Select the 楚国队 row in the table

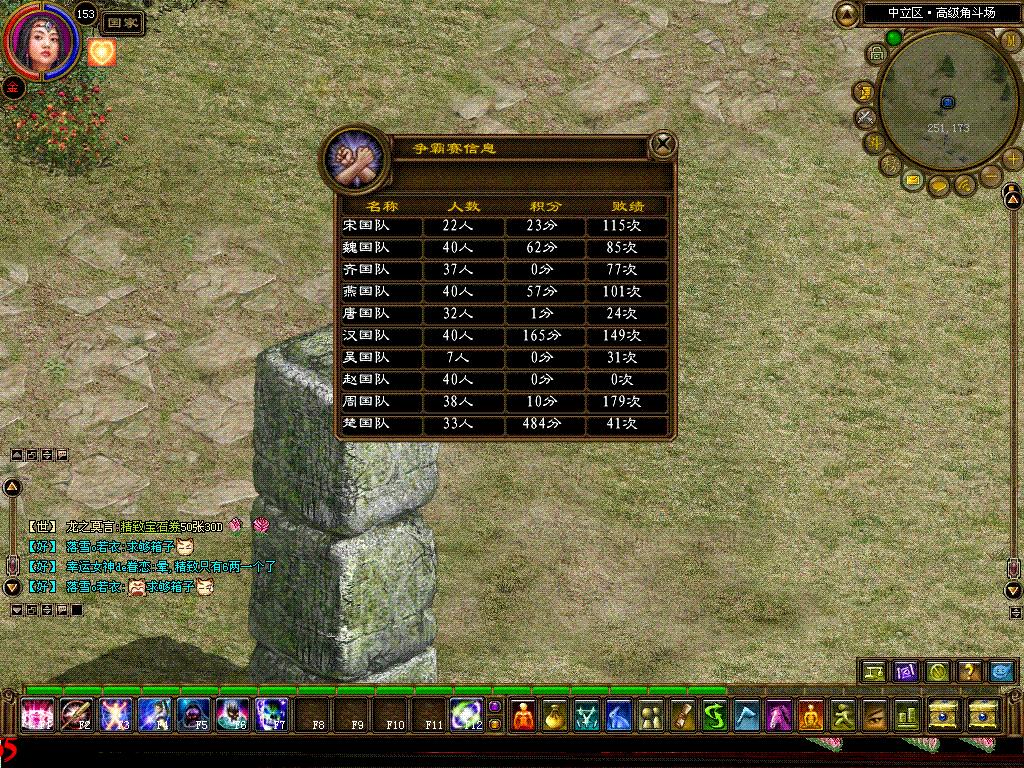point(504,424)
